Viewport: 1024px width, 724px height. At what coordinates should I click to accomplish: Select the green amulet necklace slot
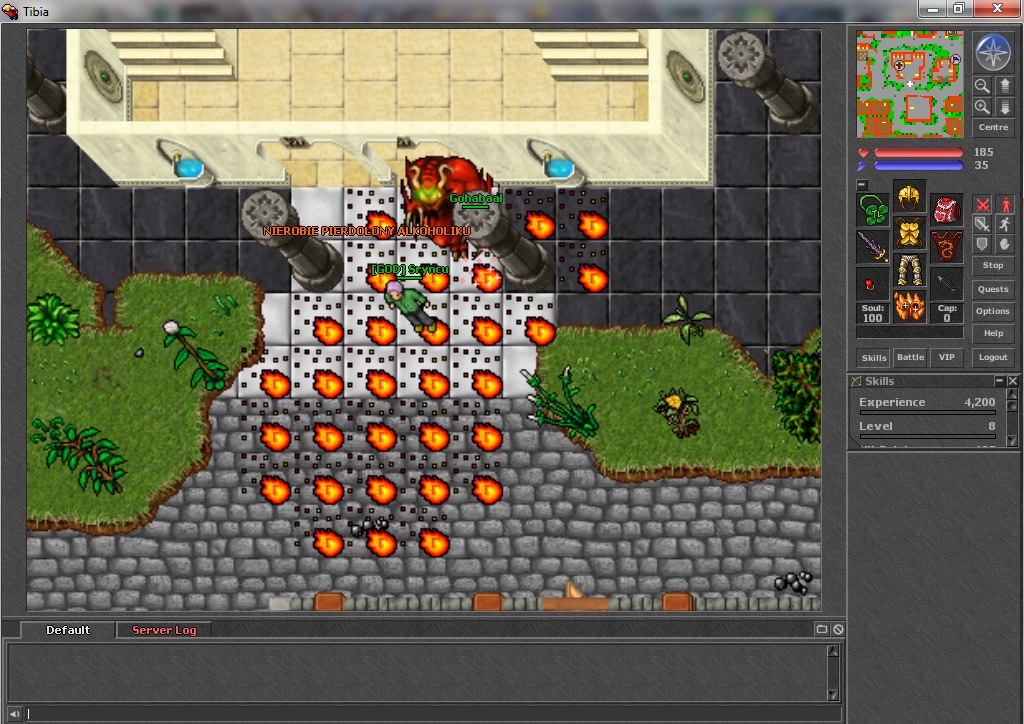[873, 210]
